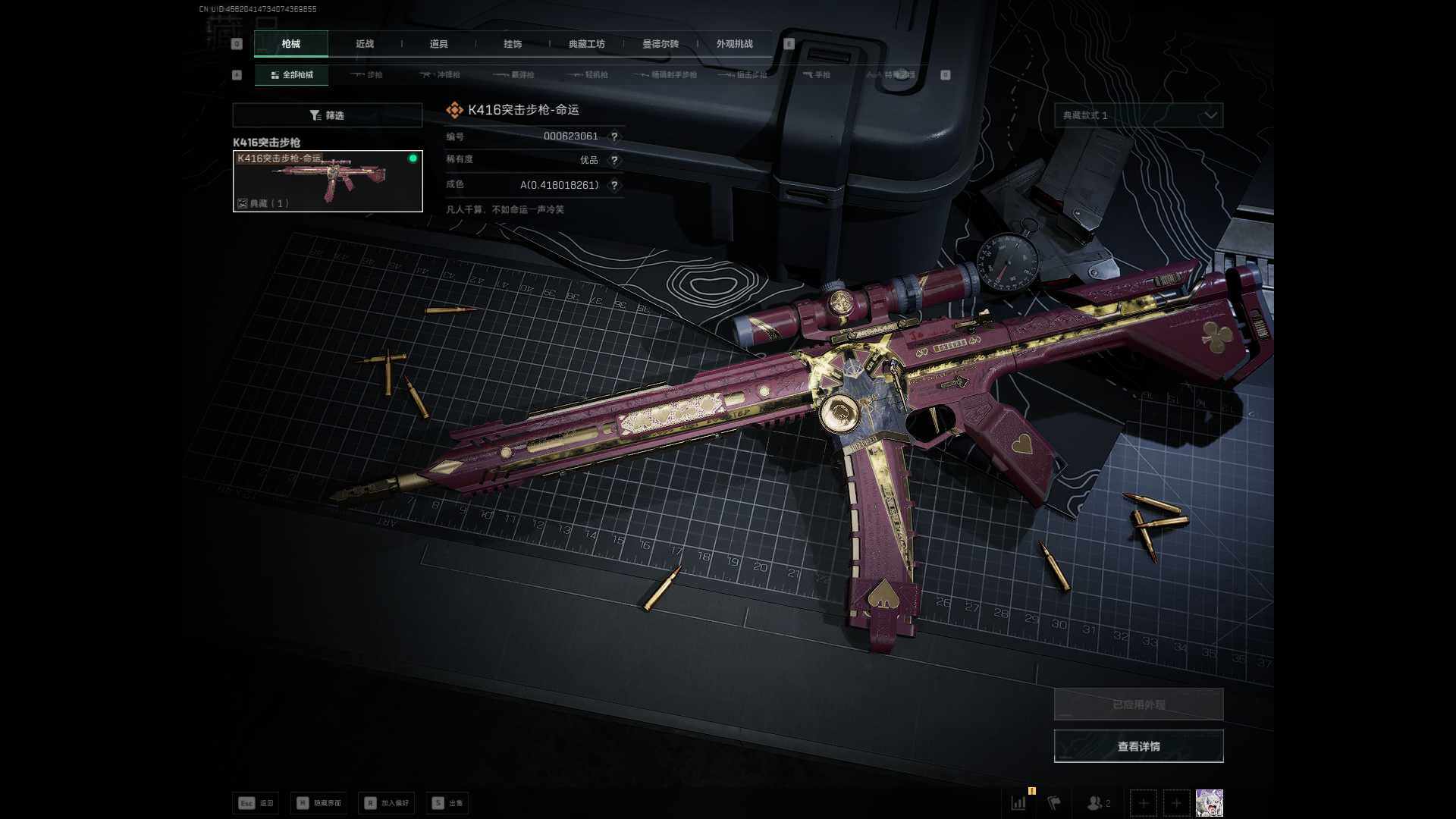Switch to the 近战 melee tab
Viewport: 1456px width, 819px height.
point(365,44)
